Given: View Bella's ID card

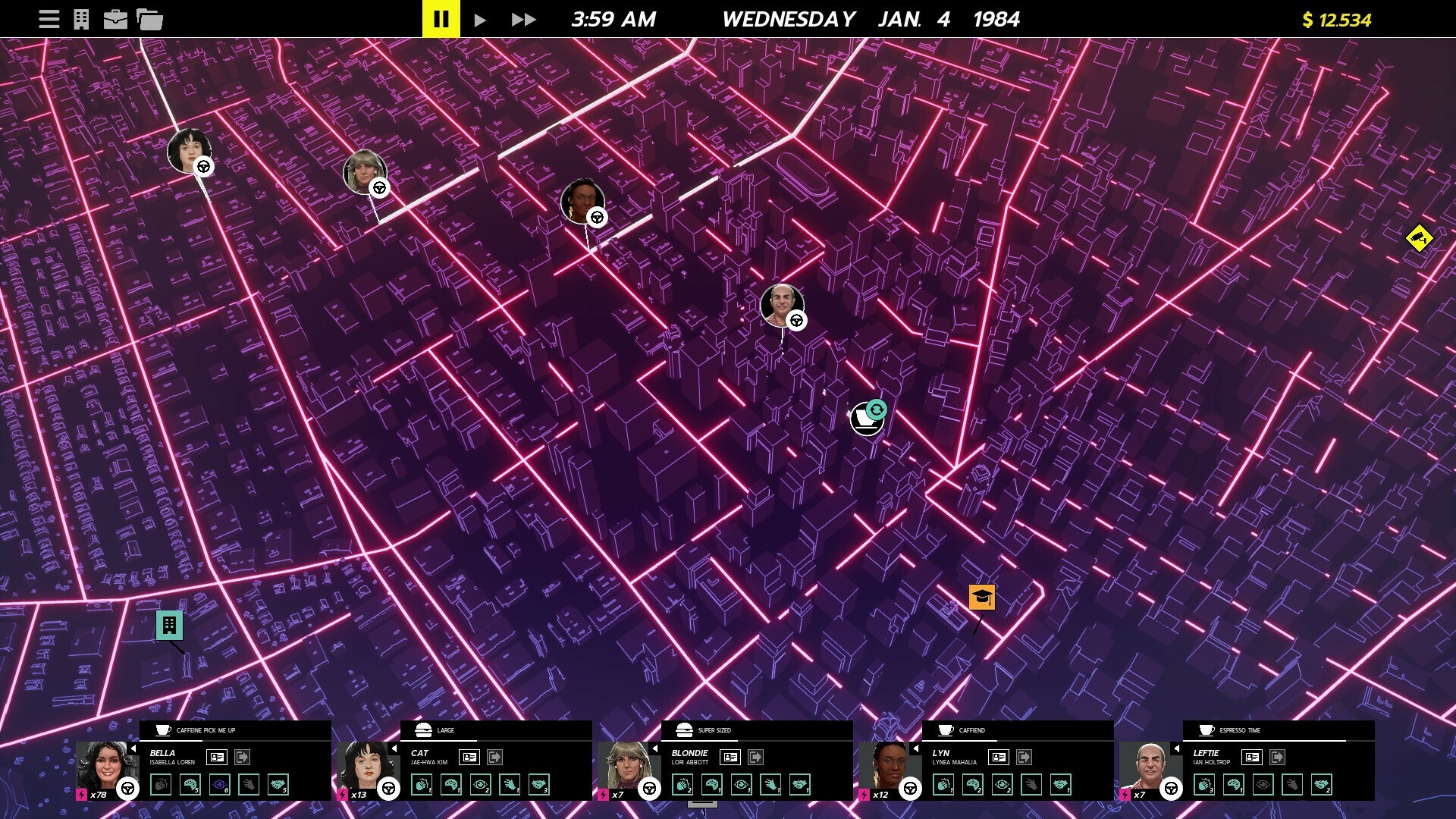Looking at the screenshot, I should (216, 757).
